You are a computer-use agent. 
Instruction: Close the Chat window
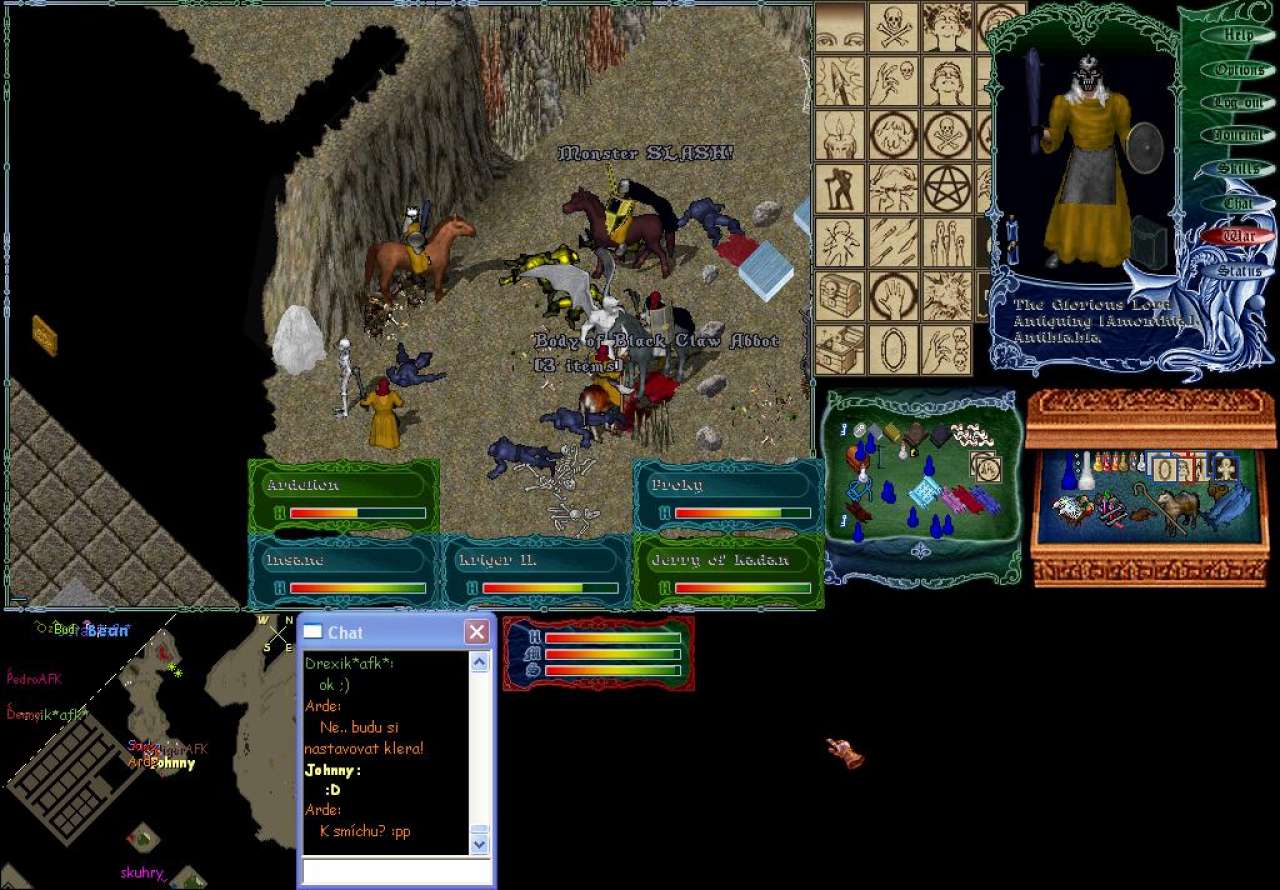[477, 632]
